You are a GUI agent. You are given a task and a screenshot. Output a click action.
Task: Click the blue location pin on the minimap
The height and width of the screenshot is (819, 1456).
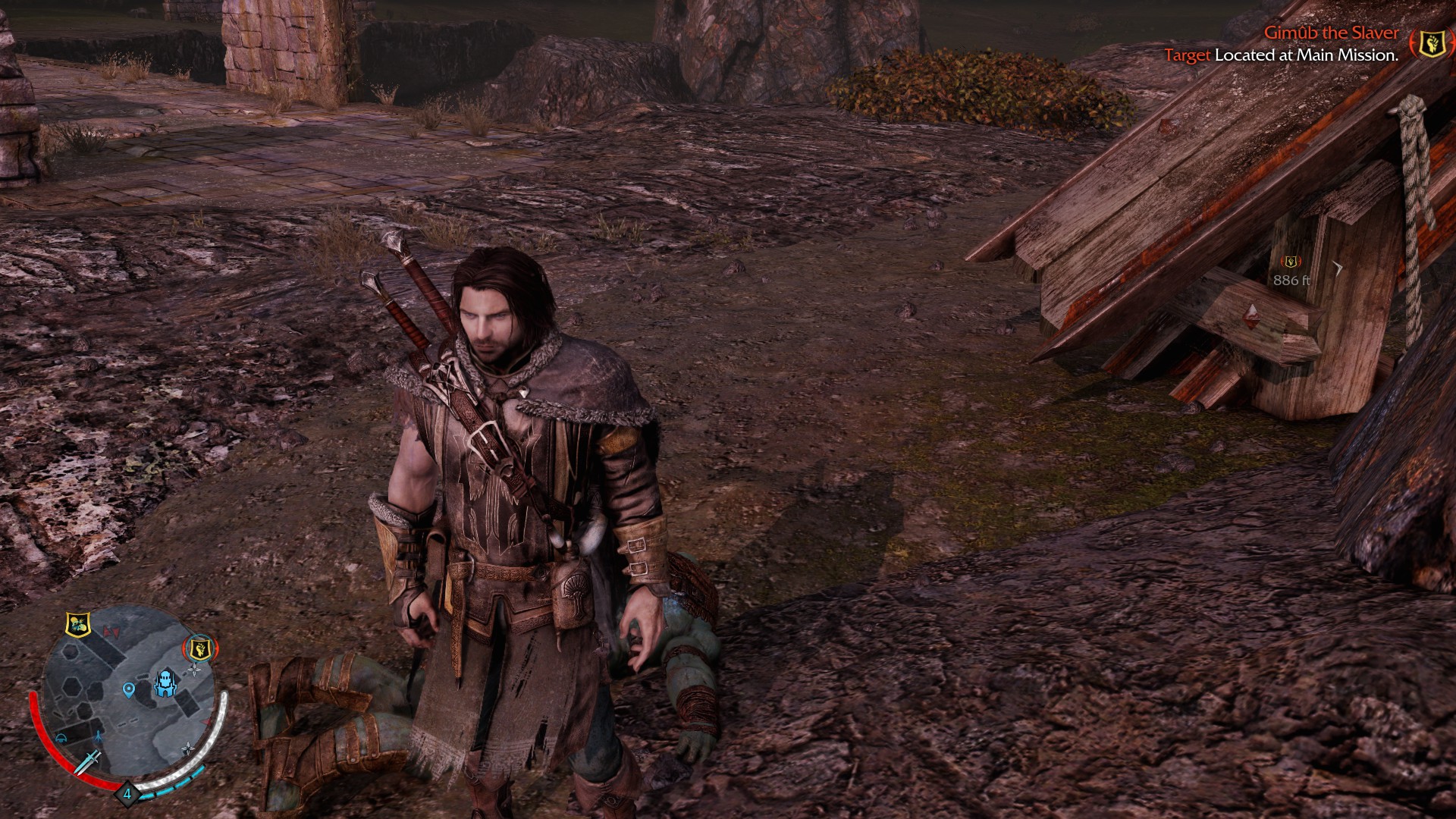tap(128, 690)
